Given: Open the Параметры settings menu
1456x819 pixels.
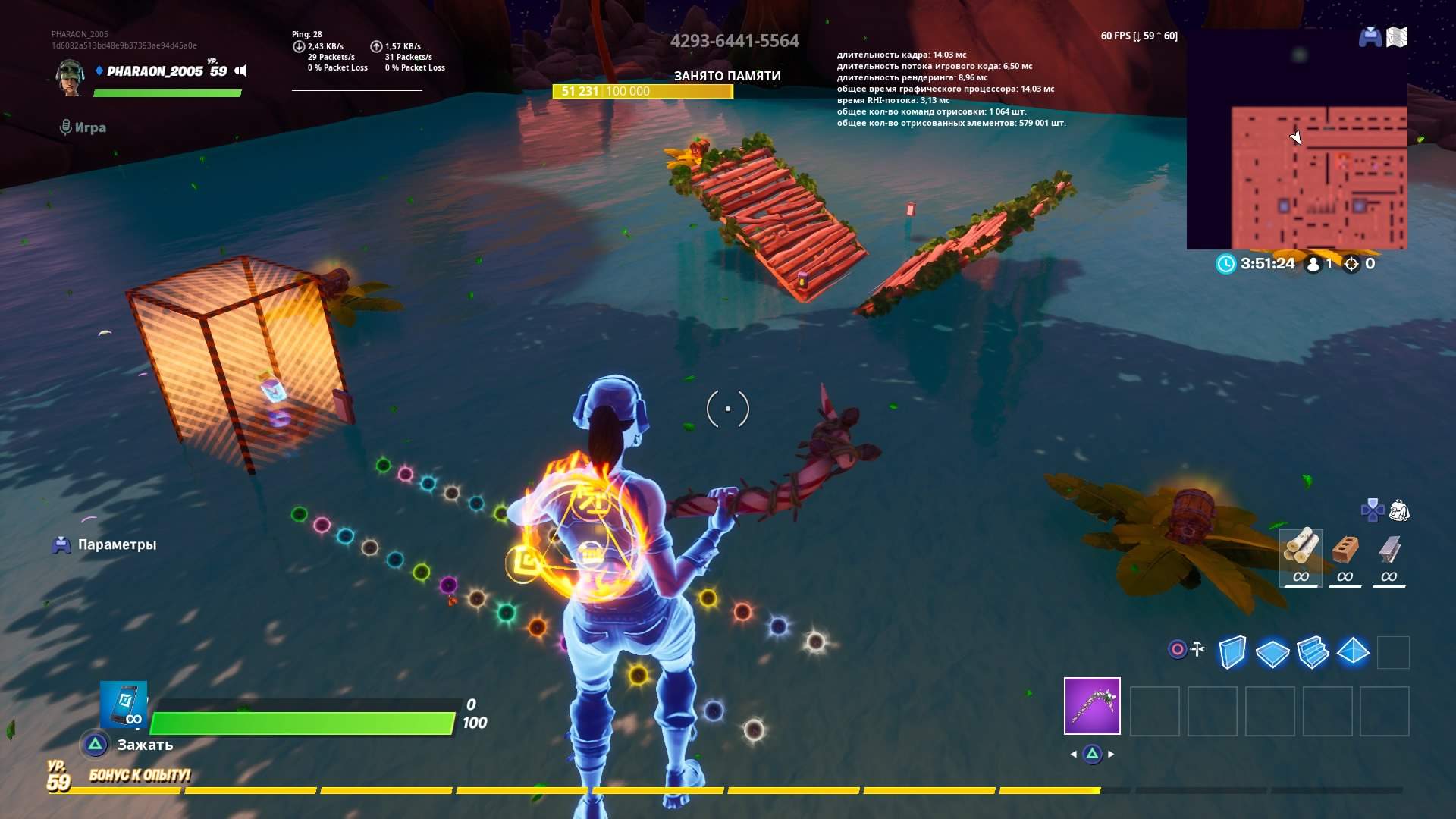Looking at the screenshot, I should 118,544.
